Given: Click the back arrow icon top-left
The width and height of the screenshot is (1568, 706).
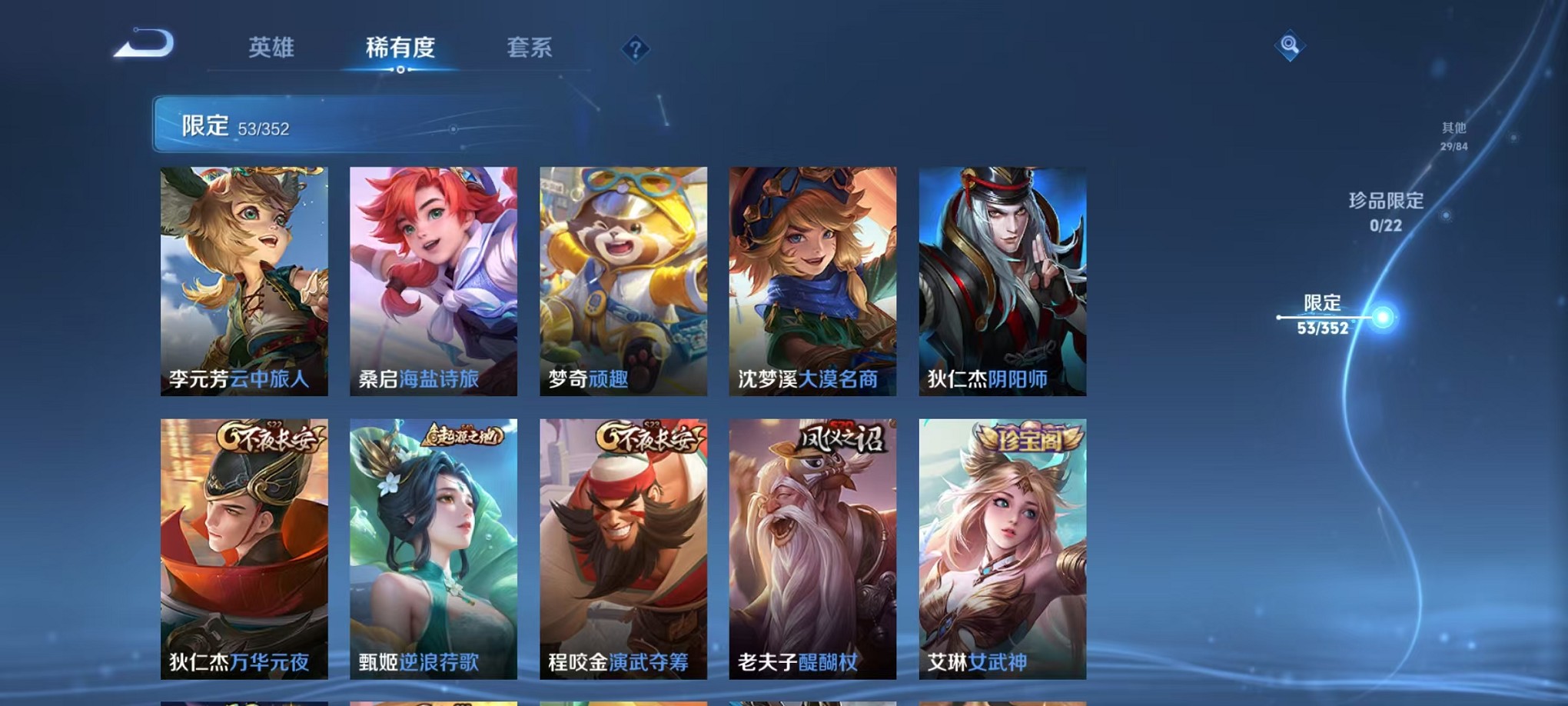Looking at the screenshot, I should pyautogui.click(x=142, y=45).
